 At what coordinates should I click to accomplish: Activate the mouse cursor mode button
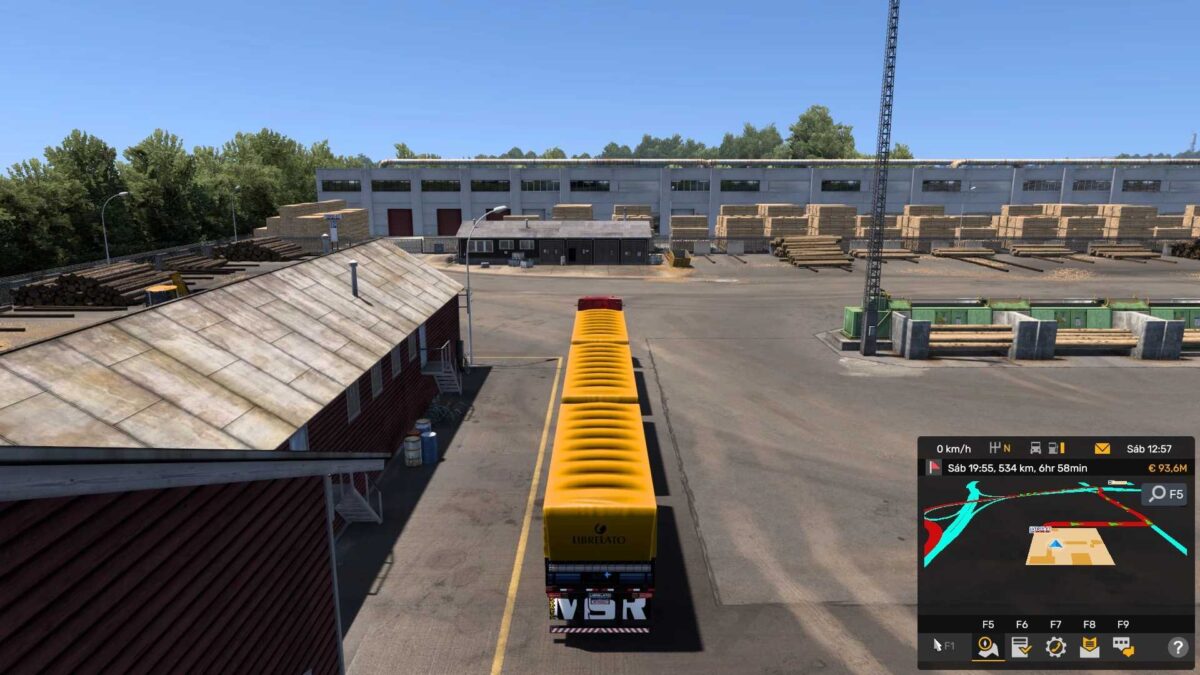(943, 647)
